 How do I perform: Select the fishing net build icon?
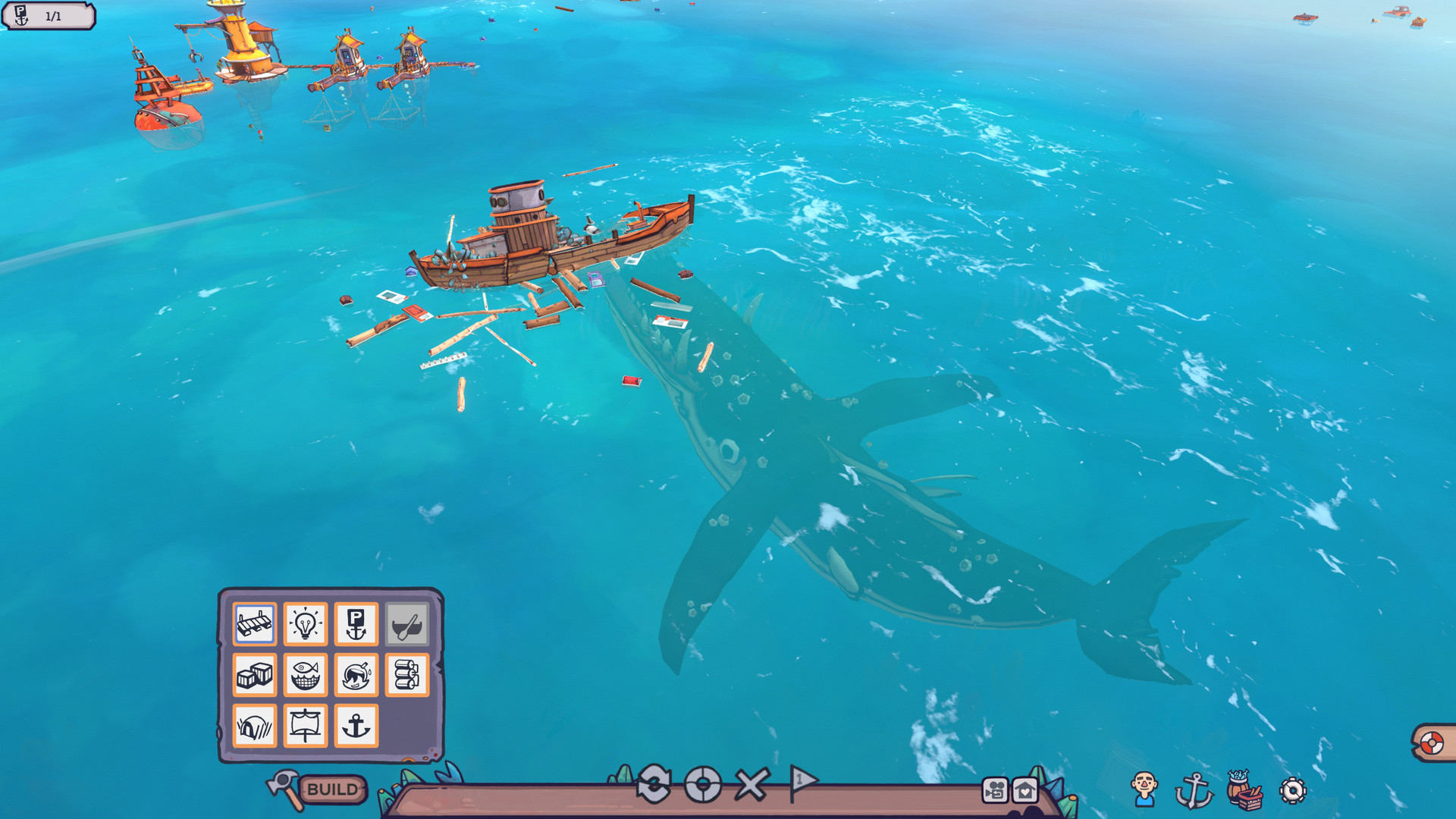[x=305, y=676]
